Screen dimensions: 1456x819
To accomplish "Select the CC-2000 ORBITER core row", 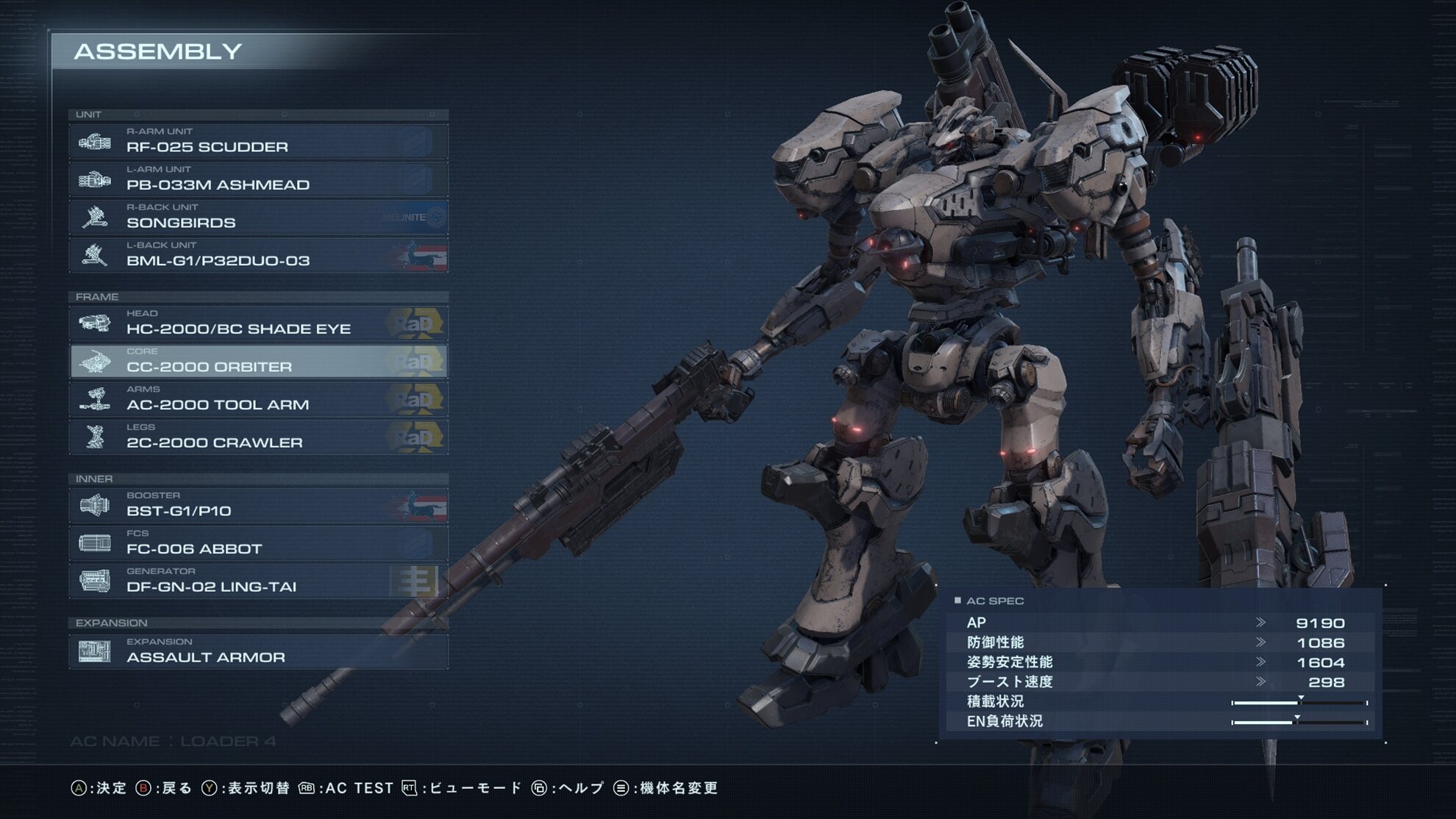I will pos(258,362).
